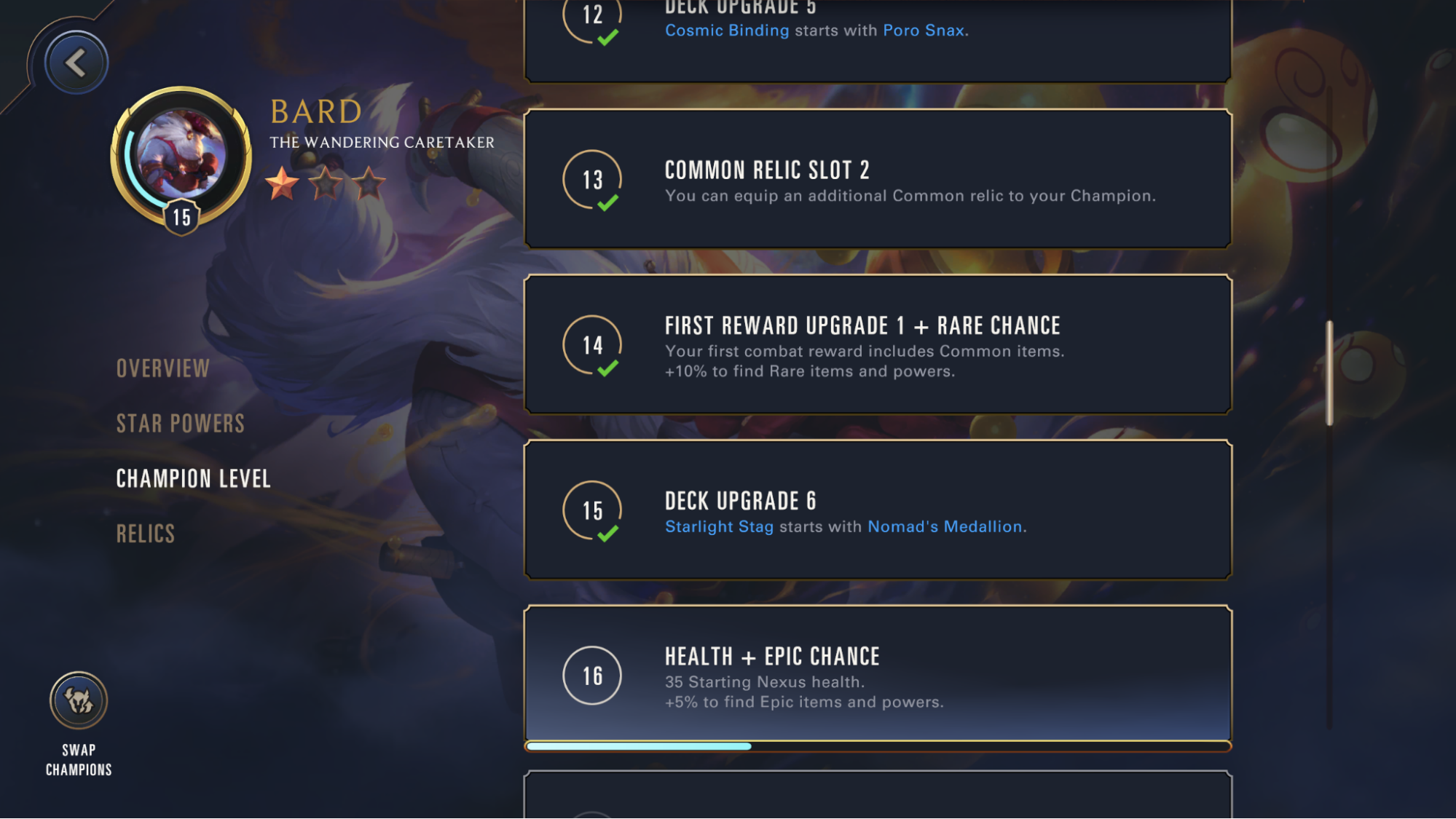
Task: Click the level 15 badge under Bard's portrait
Action: click(181, 215)
